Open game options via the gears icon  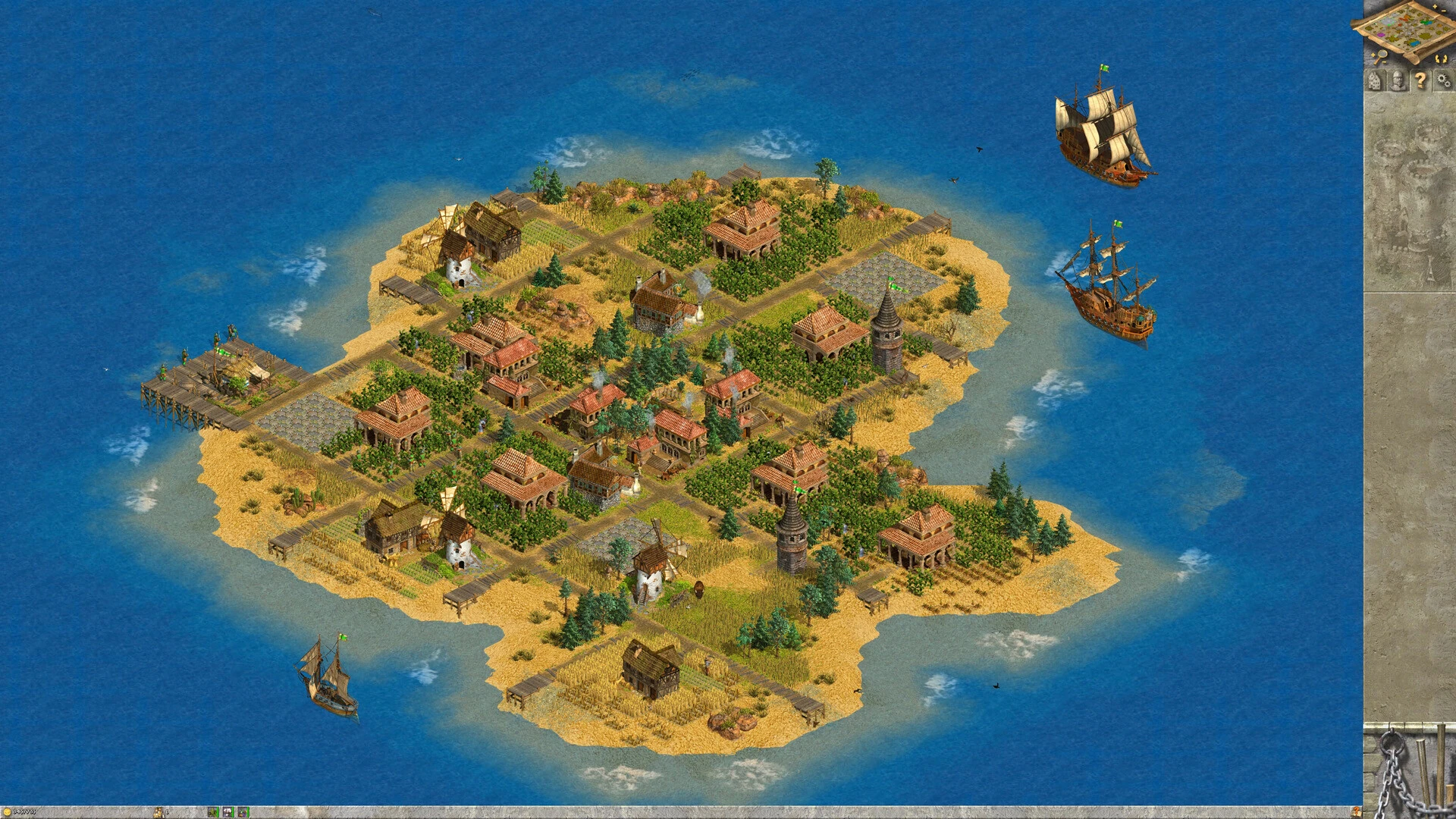(1444, 80)
